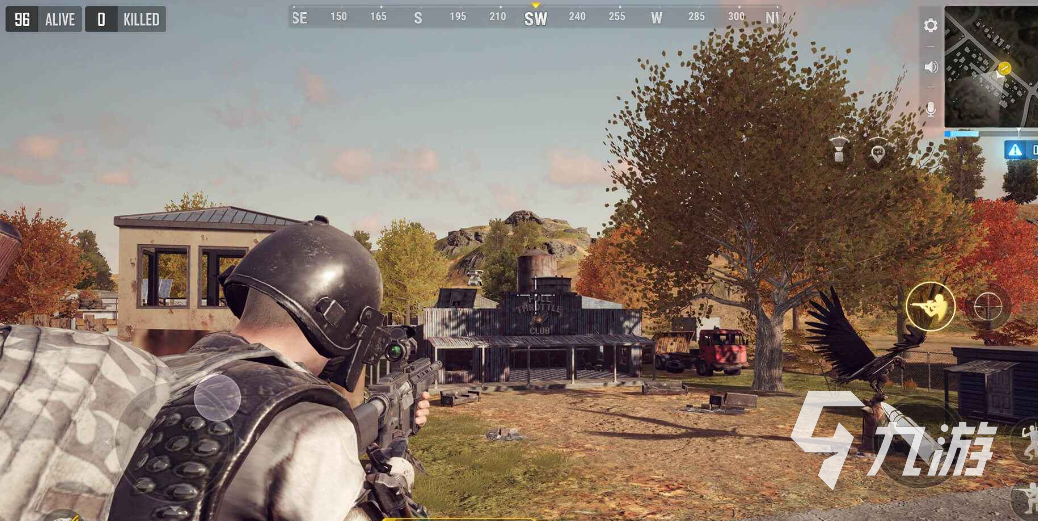Open settings with the gear icon
The width and height of the screenshot is (1038, 521).
pos(931,26)
